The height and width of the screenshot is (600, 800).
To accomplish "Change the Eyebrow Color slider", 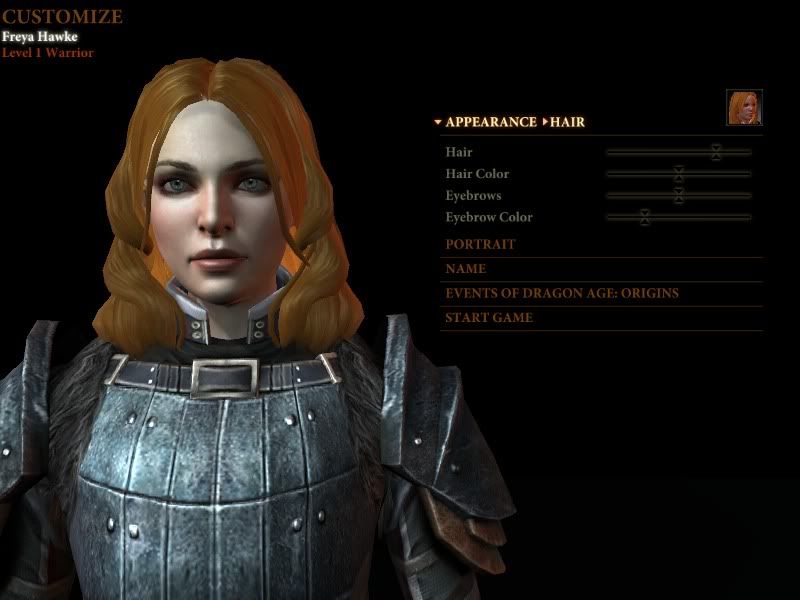I will point(645,217).
